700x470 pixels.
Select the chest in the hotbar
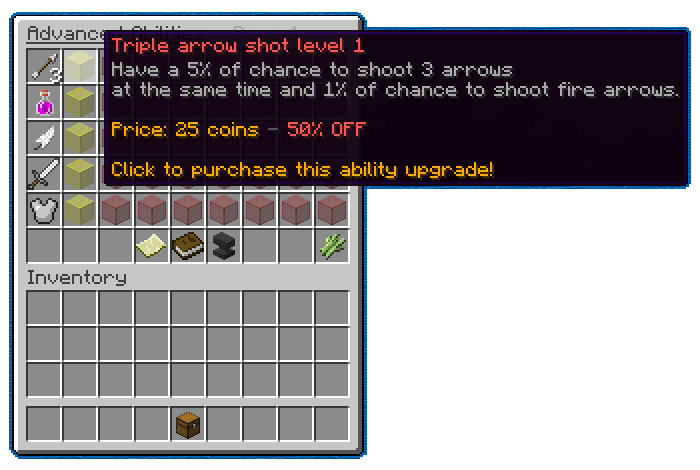[188, 424]
